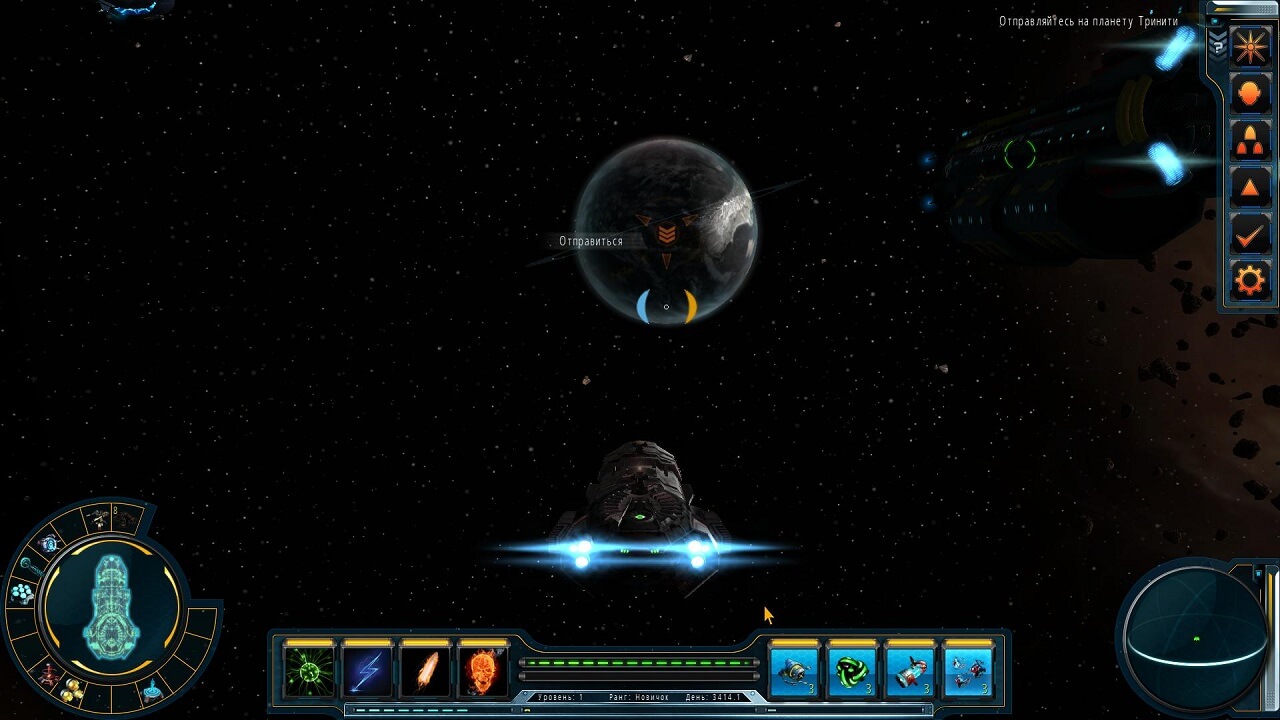1280x720 pixels.
Task: Open the checkmark tasks button
Action: pyautogui.click(x=1250, y=234)
